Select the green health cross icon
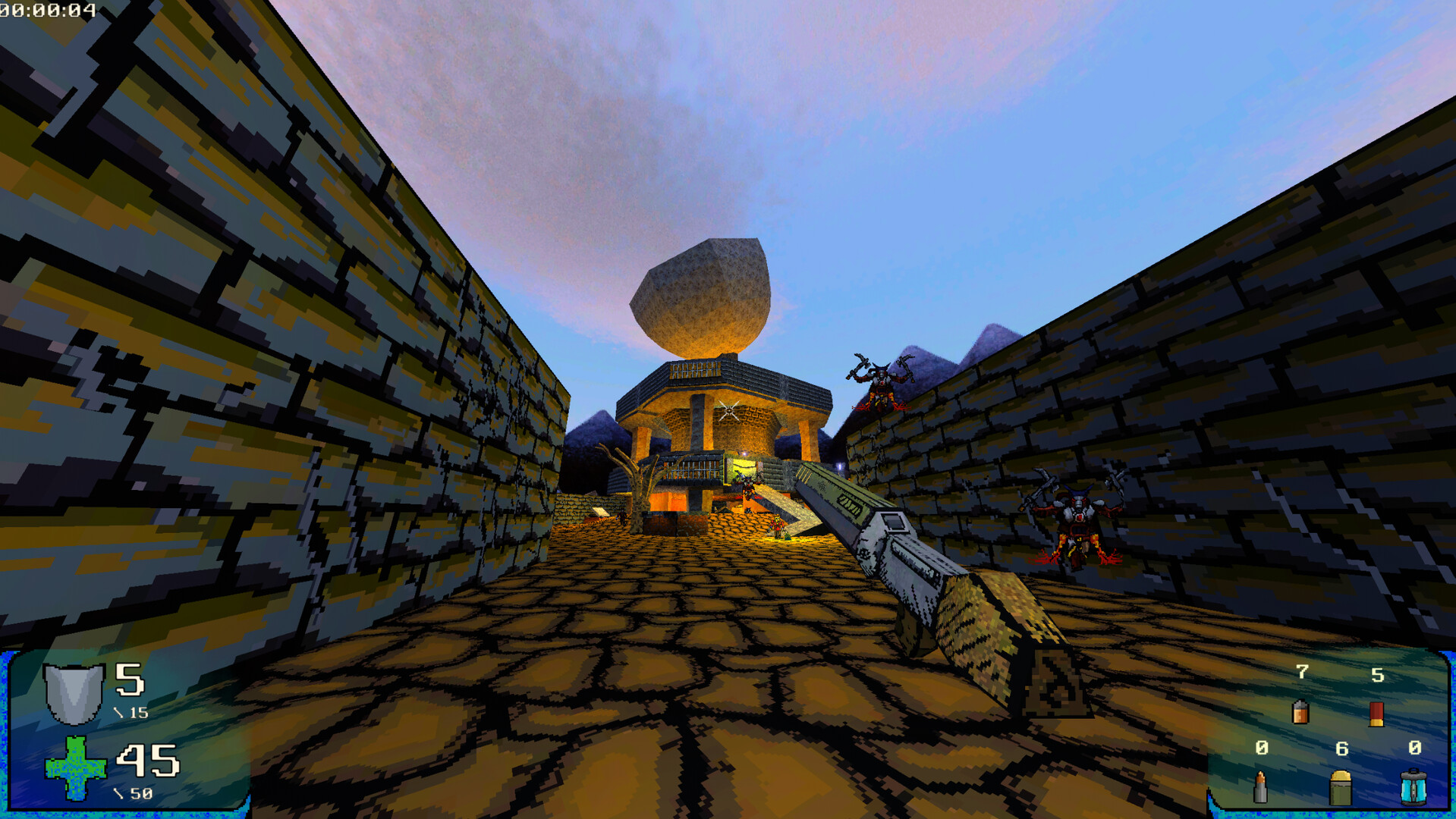 click(x=74, y=770)
